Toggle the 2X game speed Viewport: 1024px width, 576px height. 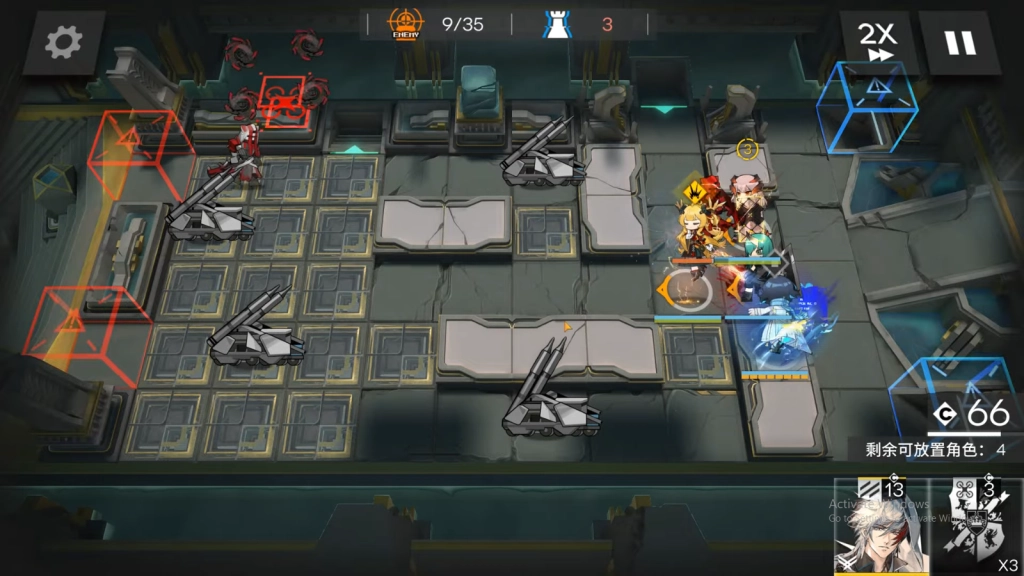(879, 42)
